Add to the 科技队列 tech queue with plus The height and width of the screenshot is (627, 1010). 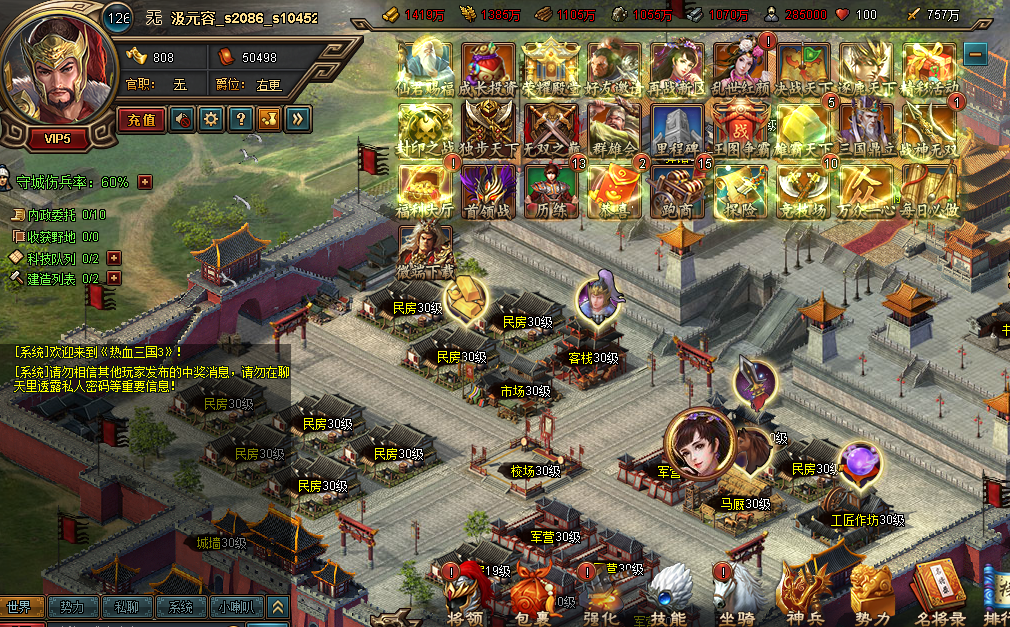tap(113, 258)
